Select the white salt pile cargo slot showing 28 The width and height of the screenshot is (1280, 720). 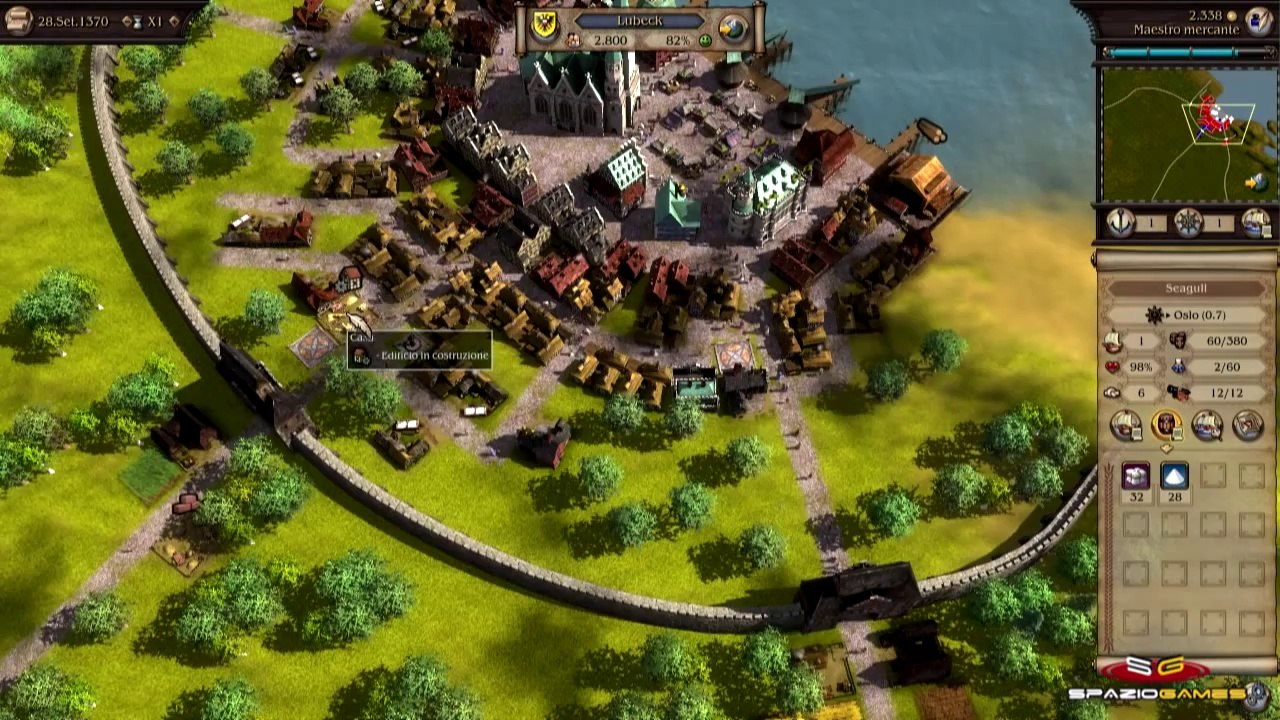pyautogui.click(x=1174, y=476)
